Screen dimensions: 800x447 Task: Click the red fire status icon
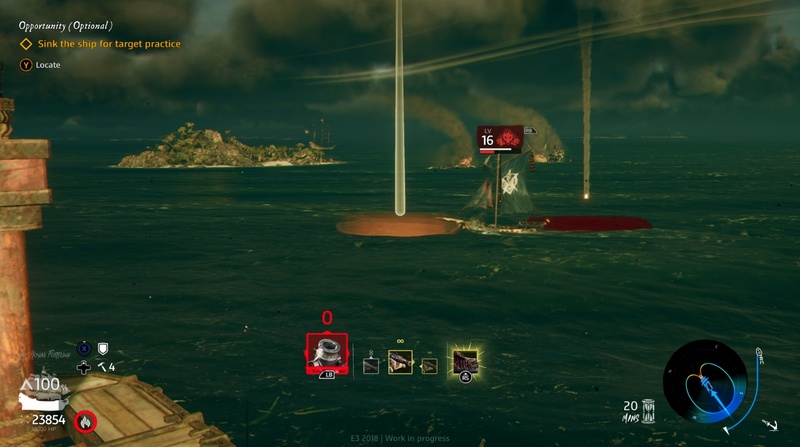point(86,423)
